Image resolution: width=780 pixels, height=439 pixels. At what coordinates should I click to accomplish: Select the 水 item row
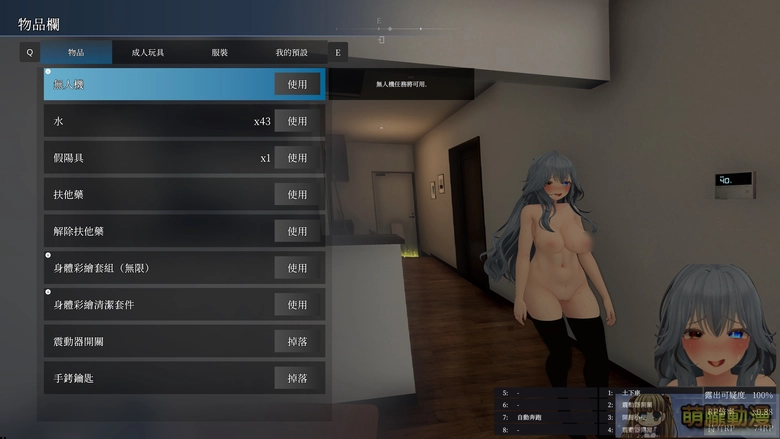coord(150,121)
